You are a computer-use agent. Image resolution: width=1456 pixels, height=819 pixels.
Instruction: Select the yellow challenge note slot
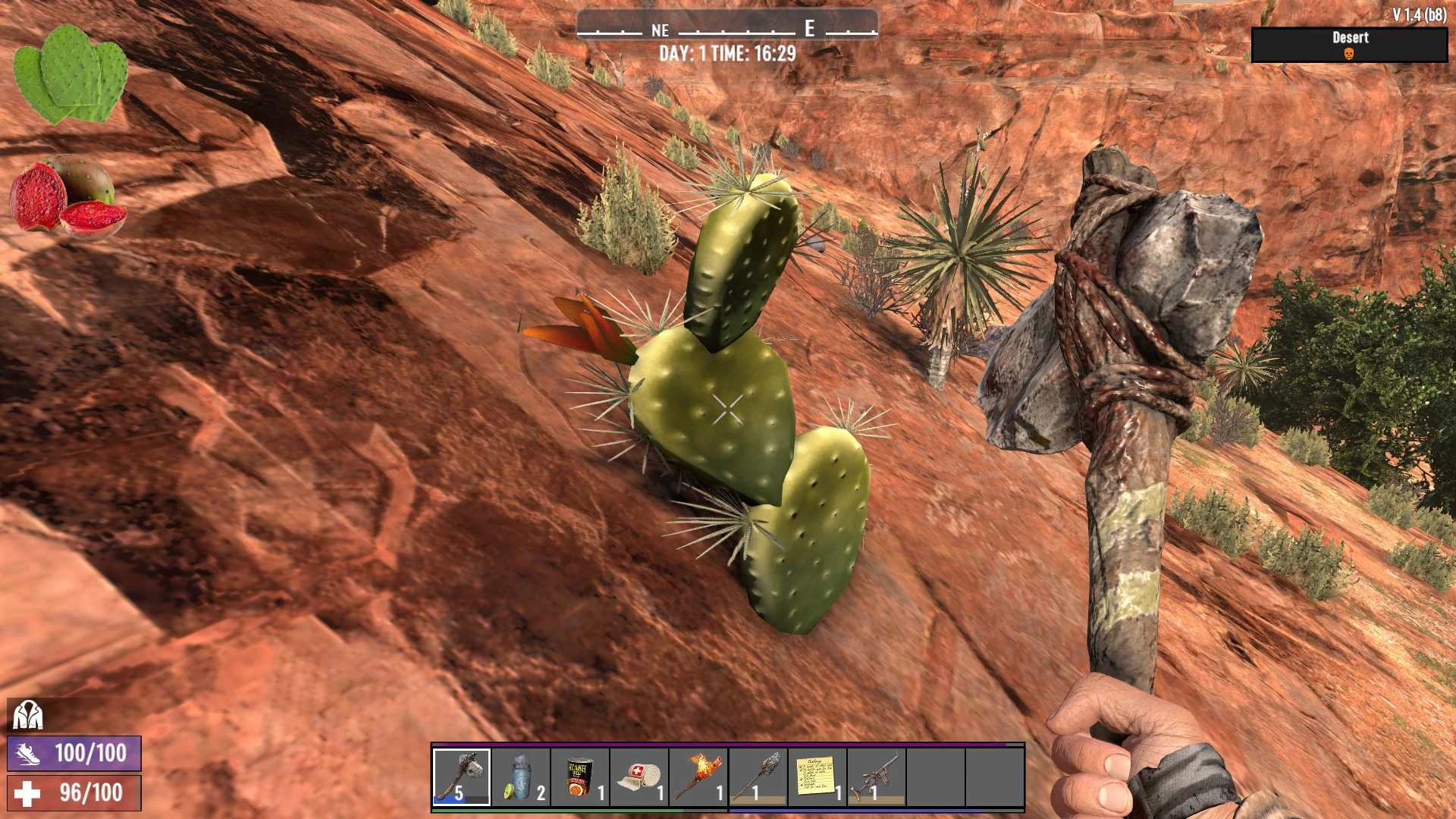coord(817,777)
